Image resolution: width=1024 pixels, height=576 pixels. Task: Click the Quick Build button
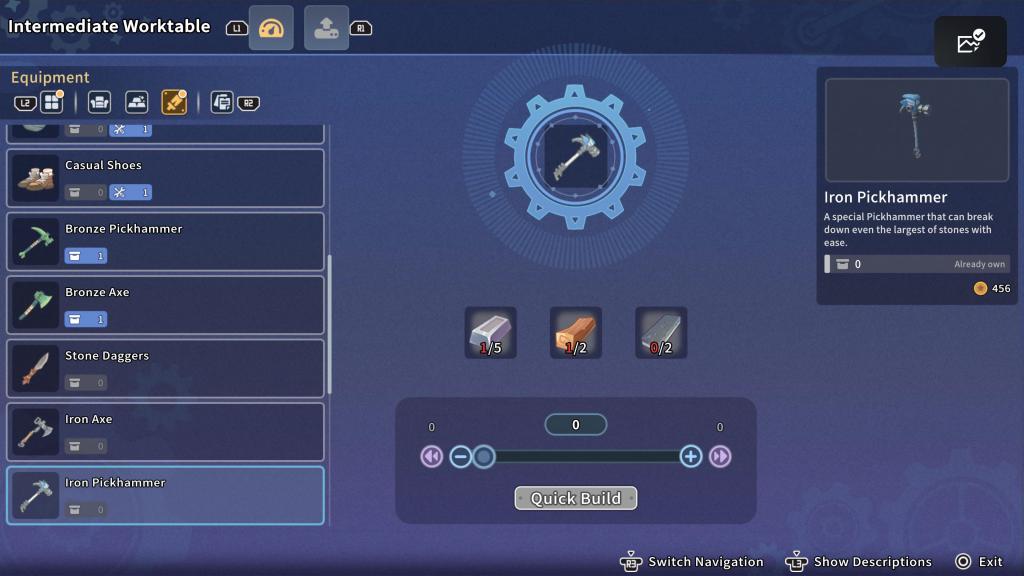tap(575, 498)
